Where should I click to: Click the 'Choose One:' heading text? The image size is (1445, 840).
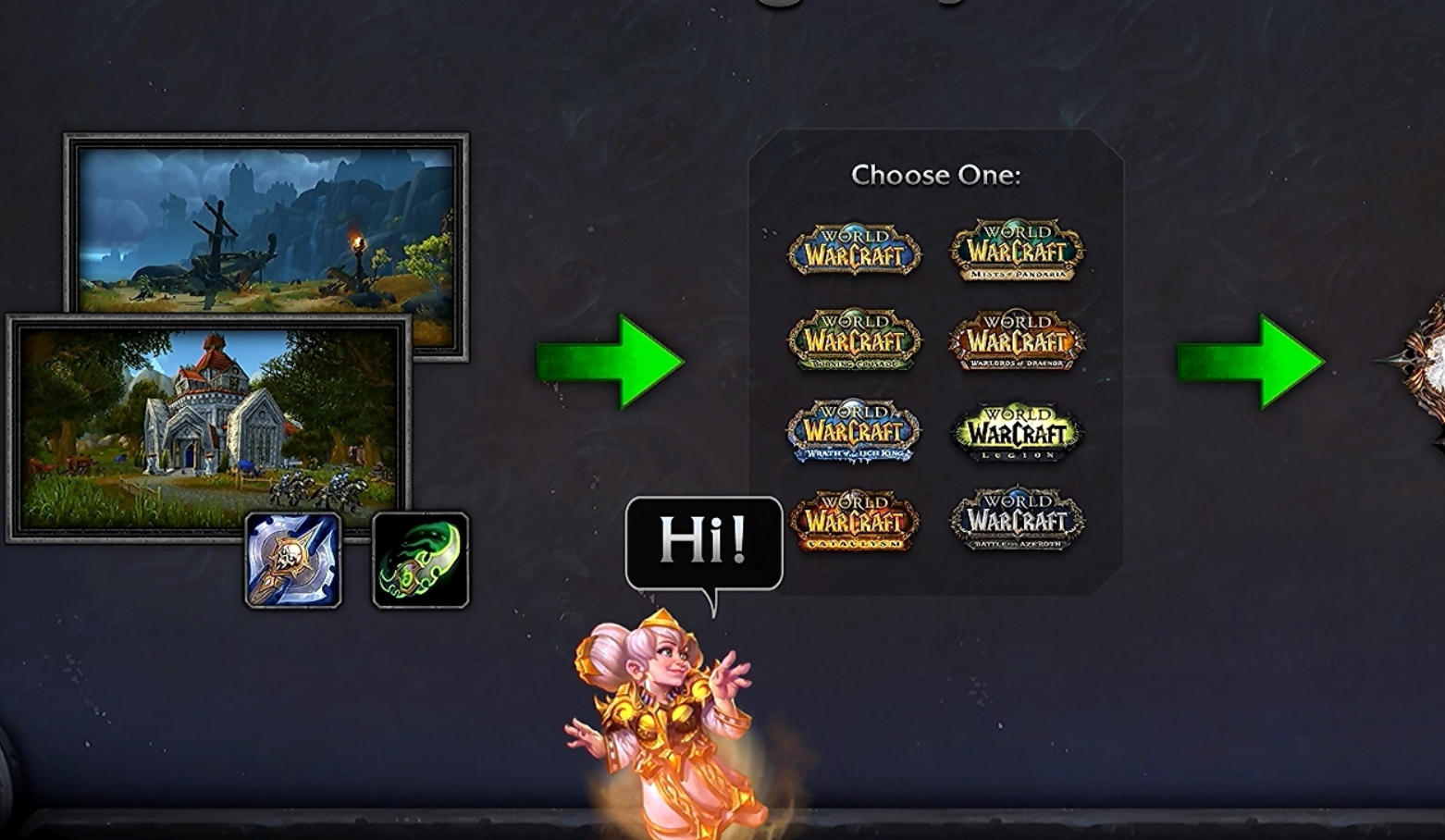tap(934, 176)
